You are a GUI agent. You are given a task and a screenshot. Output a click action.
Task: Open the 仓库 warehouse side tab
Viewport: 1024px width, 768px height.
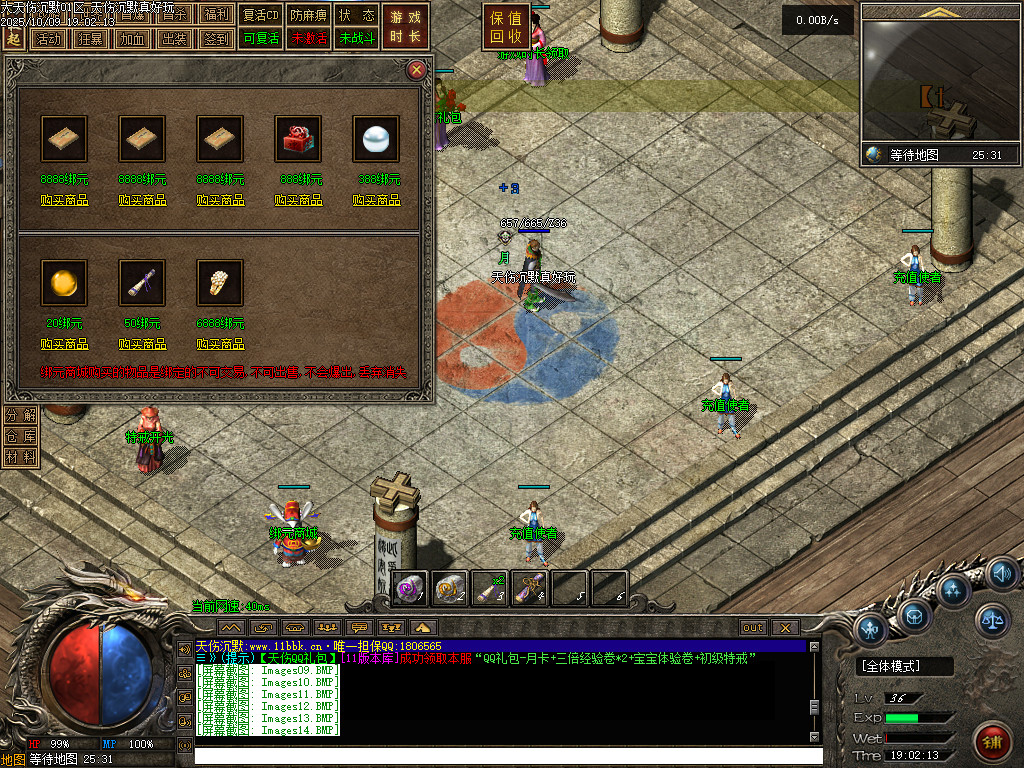(20, 436)
